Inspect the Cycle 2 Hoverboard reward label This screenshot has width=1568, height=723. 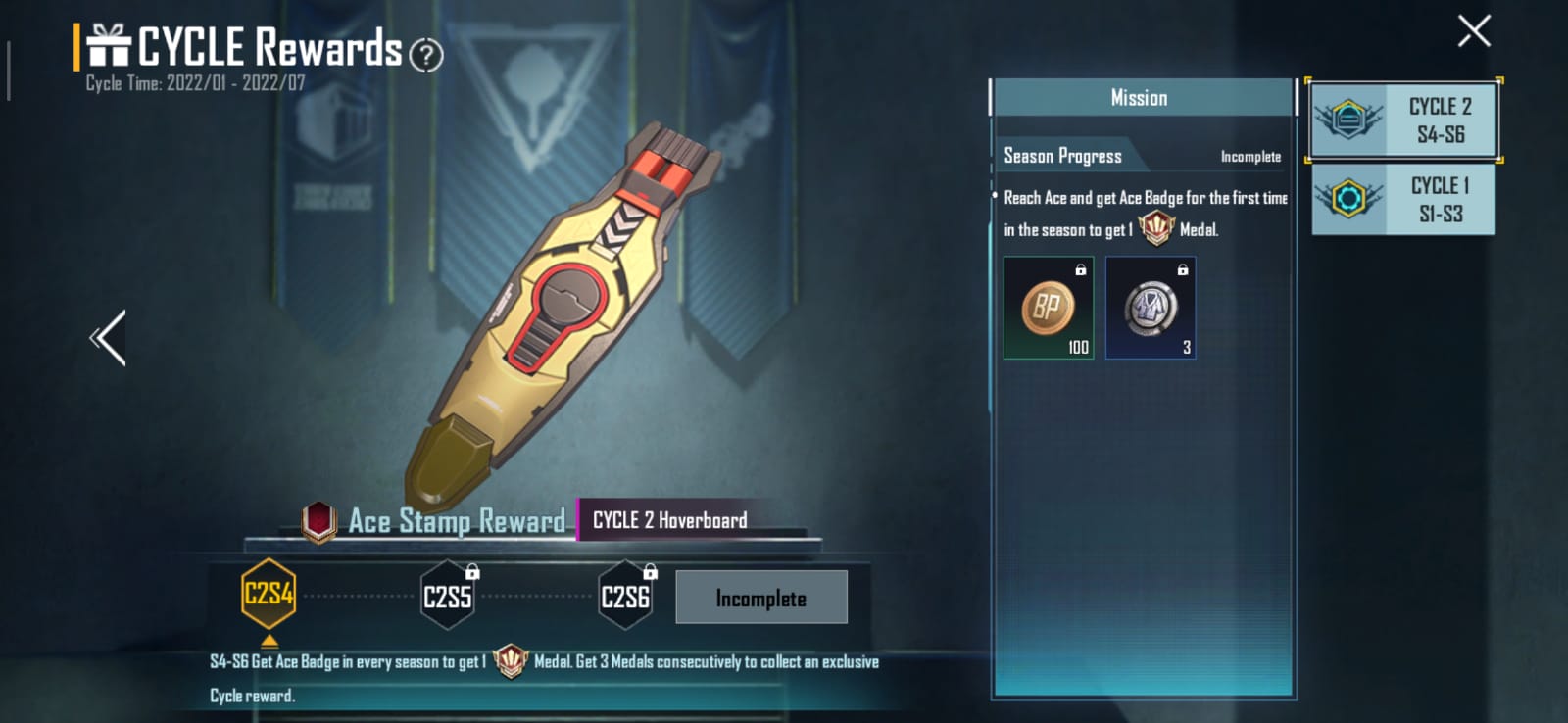pos(670,520)
